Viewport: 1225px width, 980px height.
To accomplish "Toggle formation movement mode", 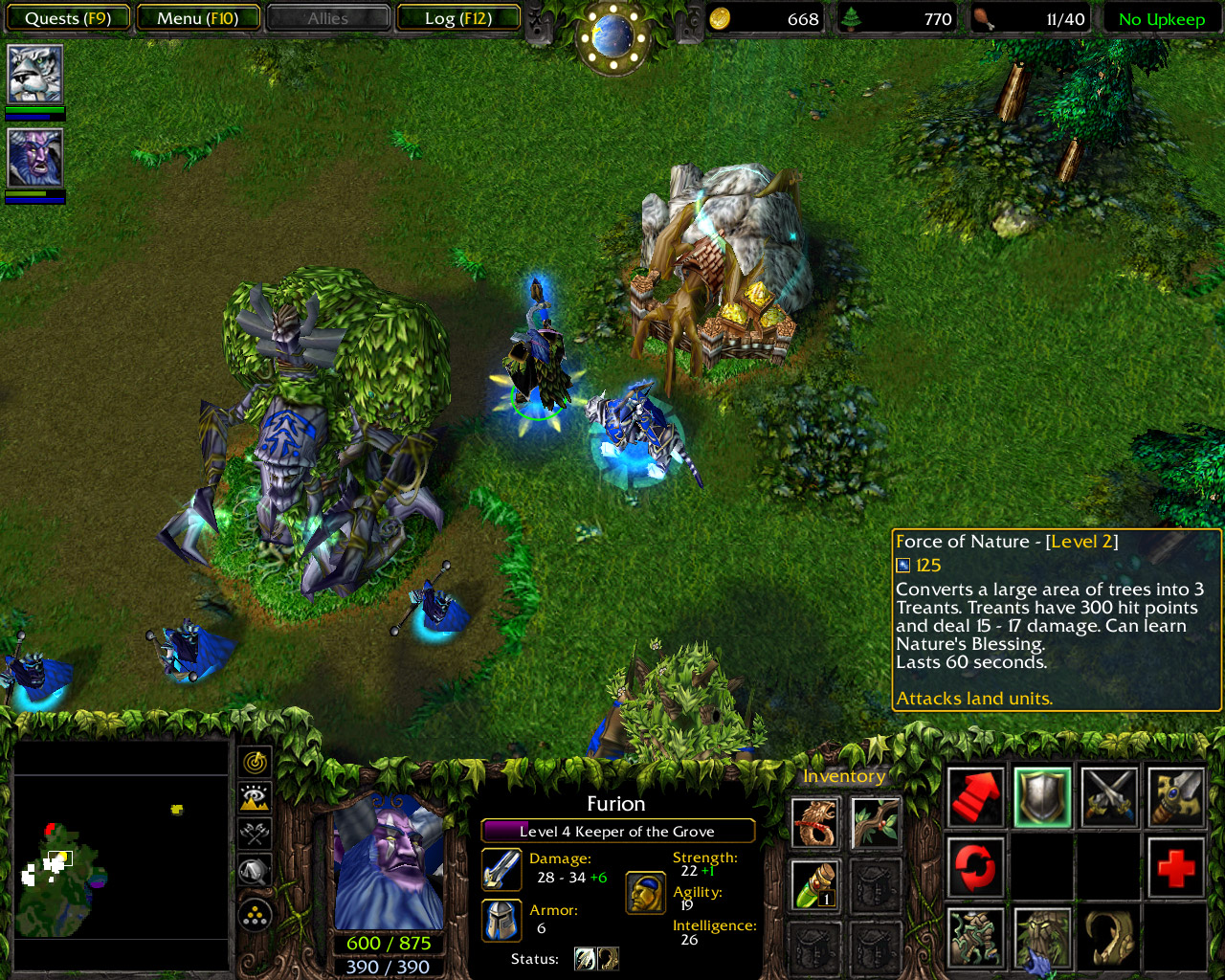I will [x=254, y=913].
